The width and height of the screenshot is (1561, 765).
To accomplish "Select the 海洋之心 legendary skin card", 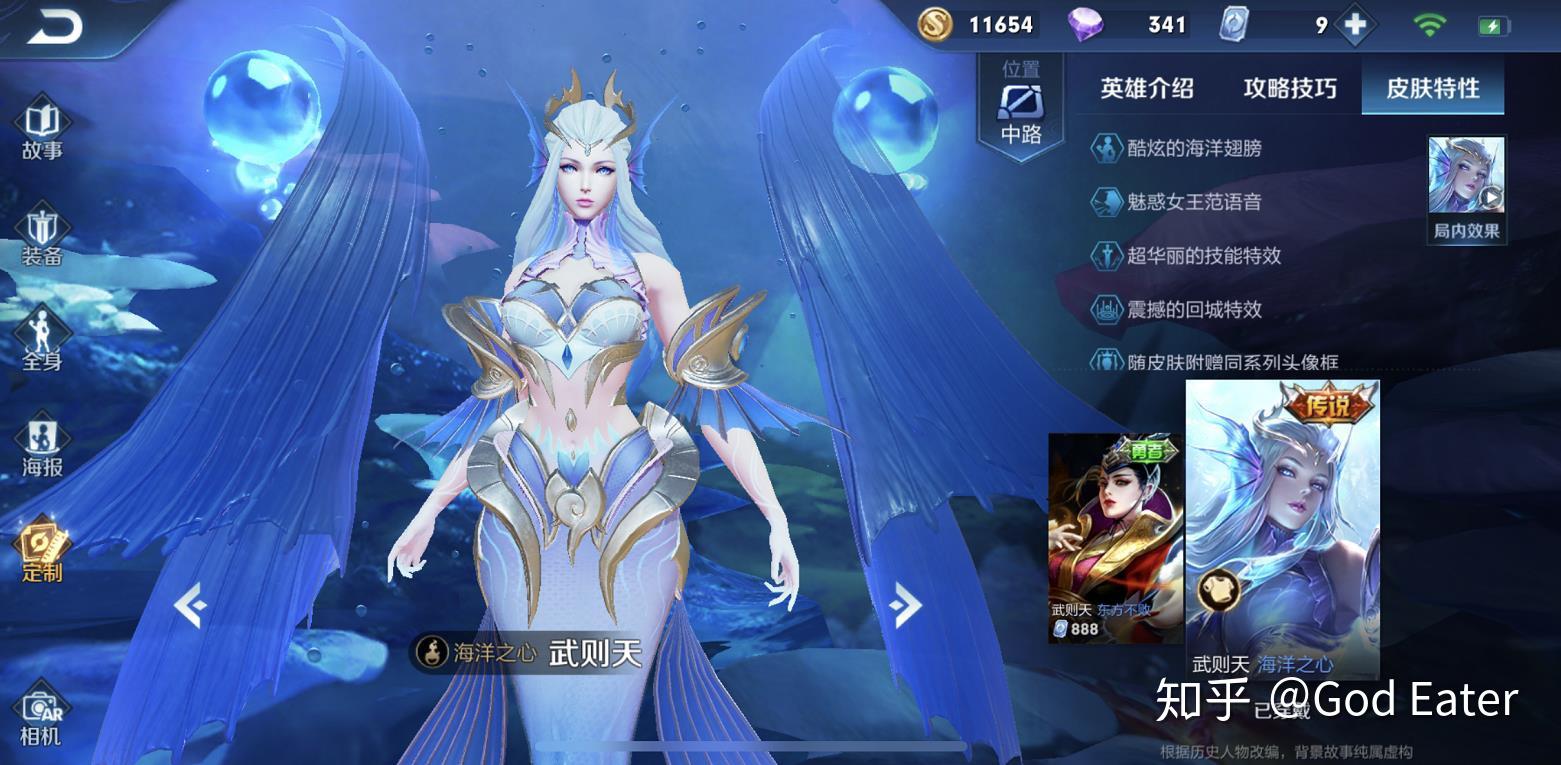I will (1282, 528).
